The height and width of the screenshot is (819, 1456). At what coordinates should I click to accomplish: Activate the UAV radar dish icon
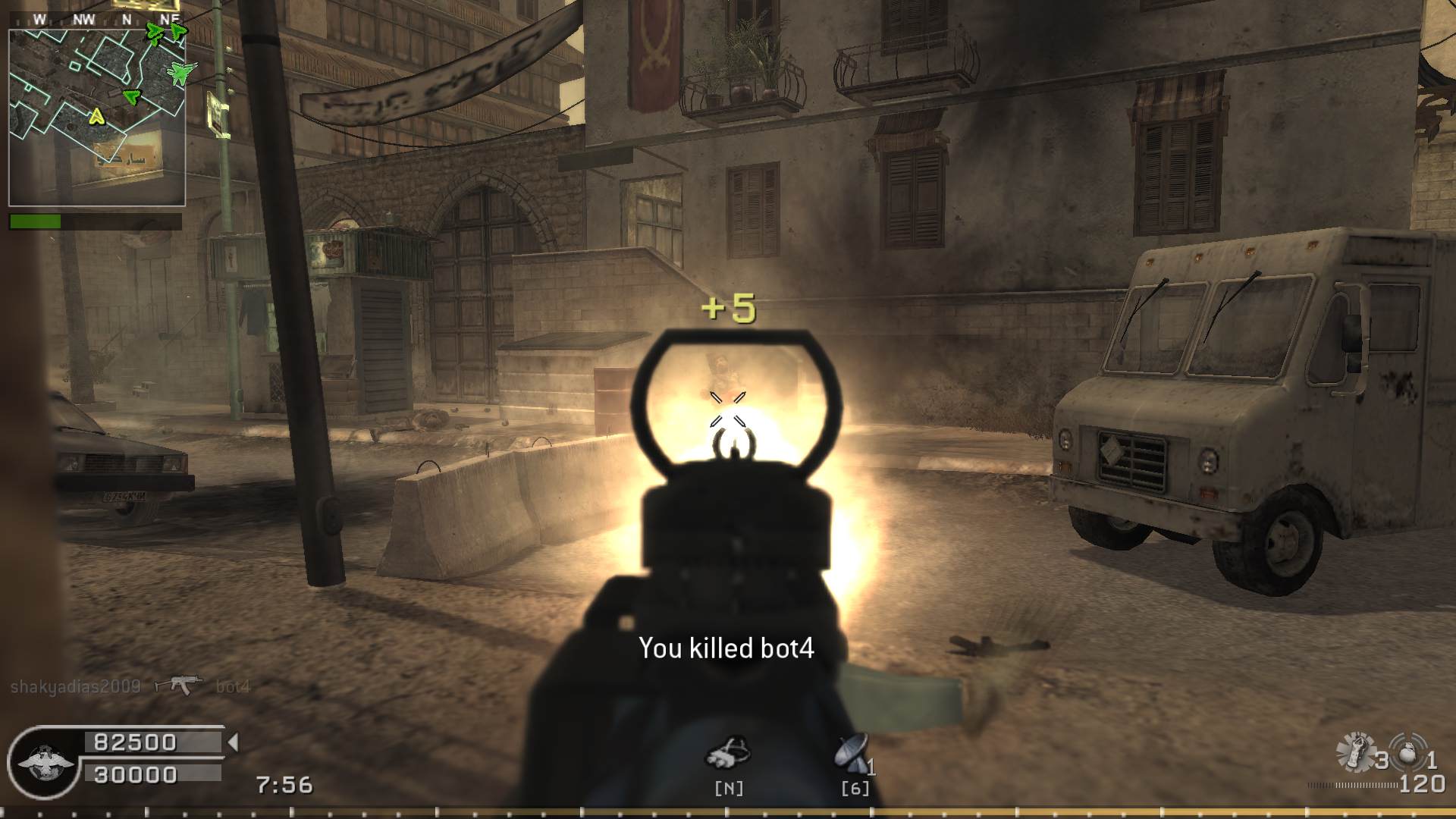pos(852,753)
